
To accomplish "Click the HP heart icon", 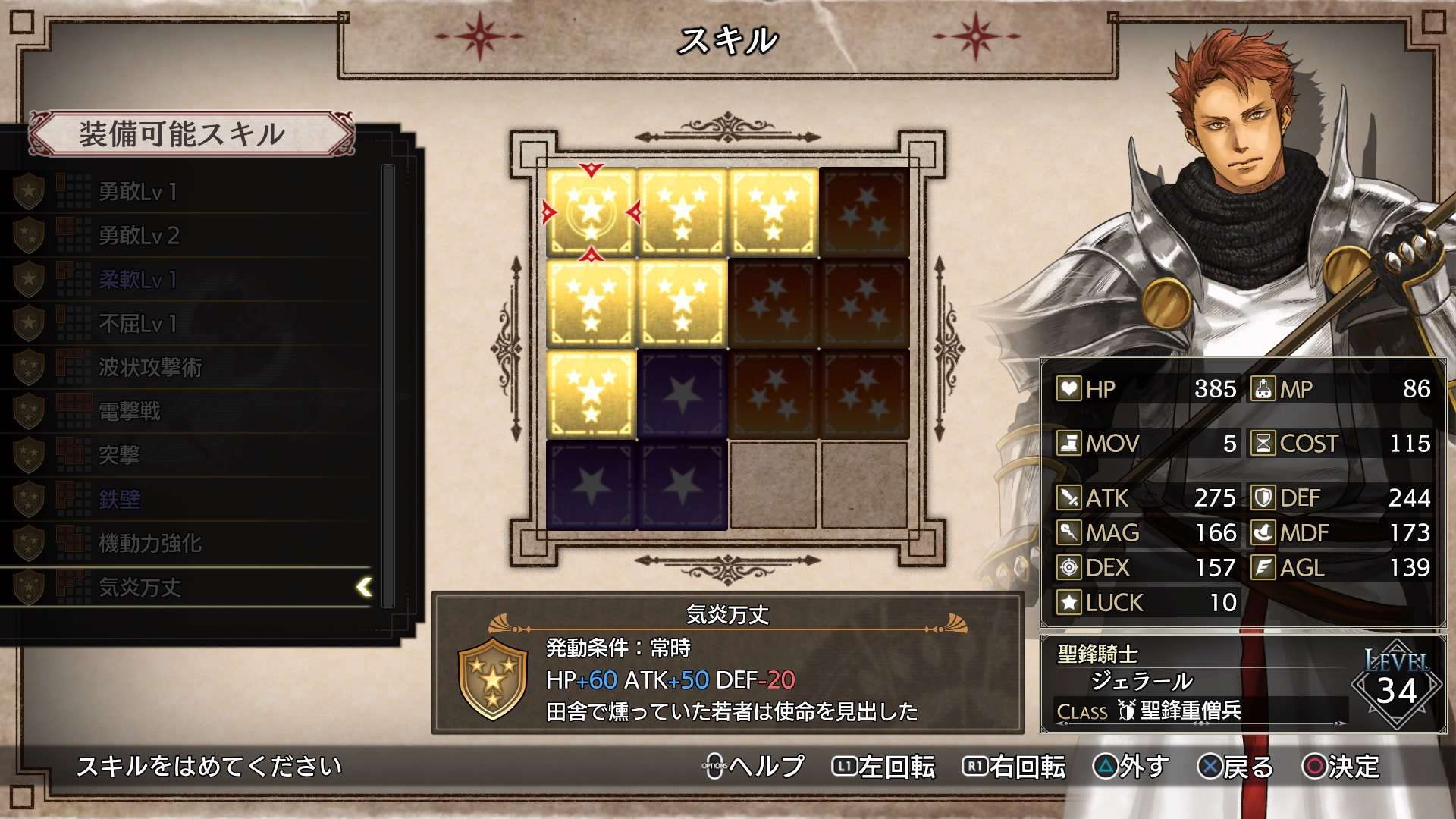I will click(1068, 389).
